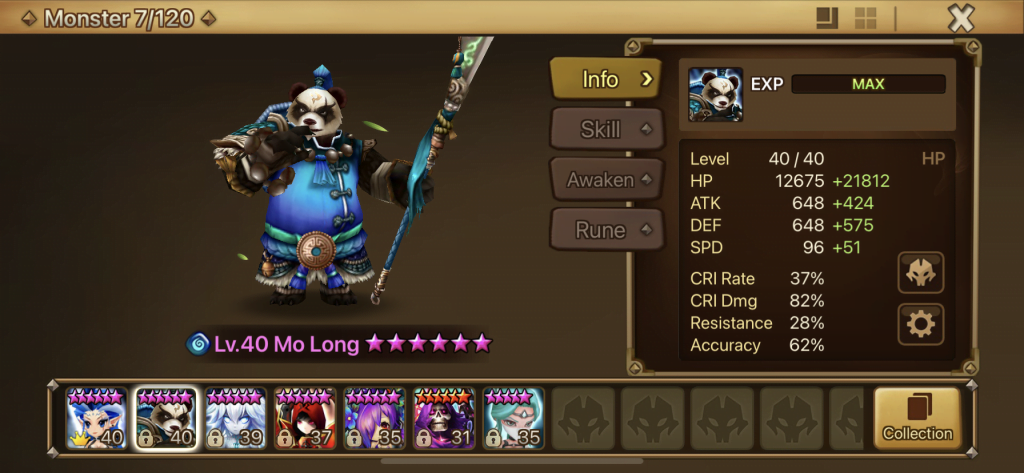The width and height of the screenshot is (1024, 473).
Task: Click Mo Long's portrait beside the EXP bar
Action: click(715, 95)
